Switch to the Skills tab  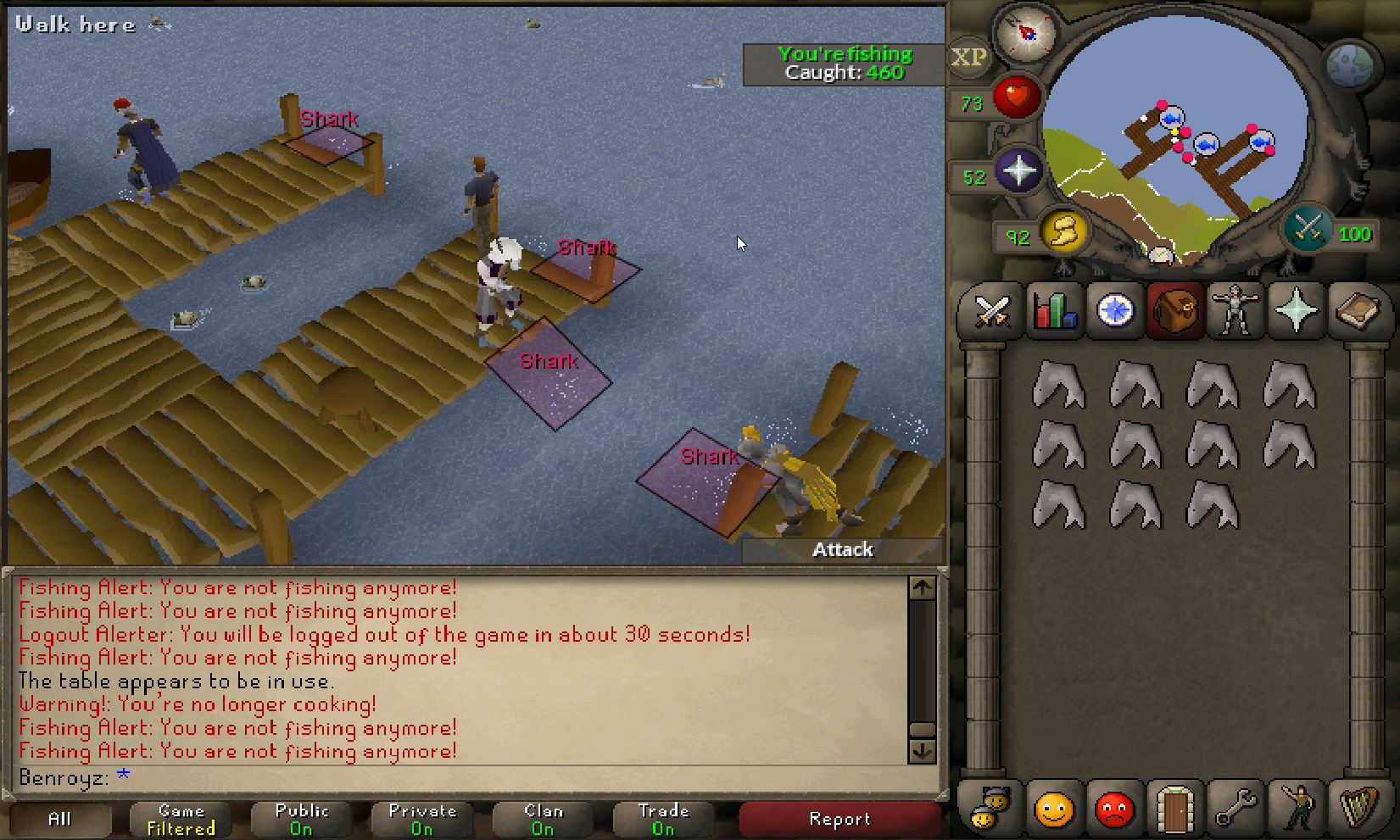(x=1054, y=311)
